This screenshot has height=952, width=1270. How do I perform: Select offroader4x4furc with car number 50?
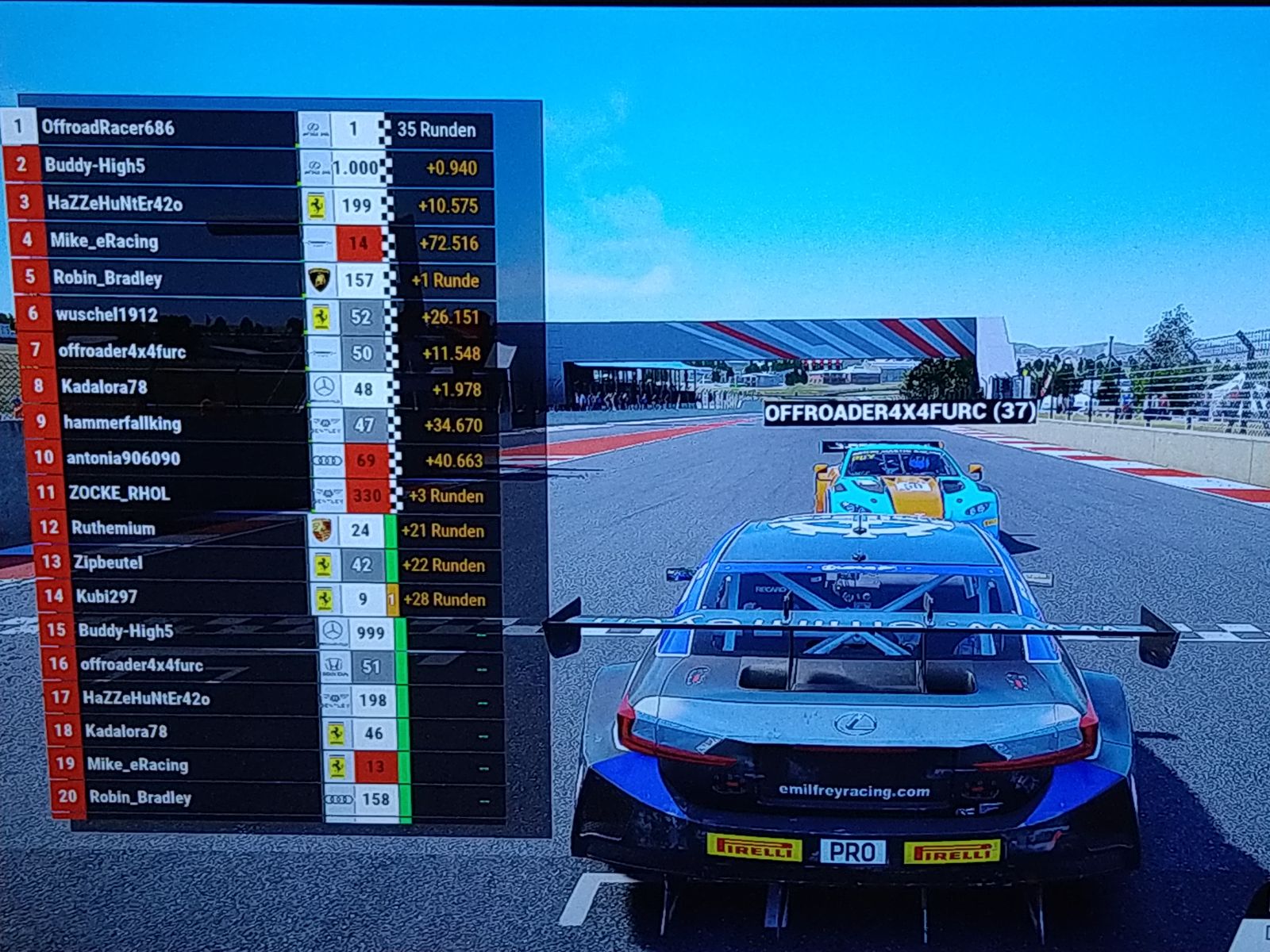coord(121,351)
